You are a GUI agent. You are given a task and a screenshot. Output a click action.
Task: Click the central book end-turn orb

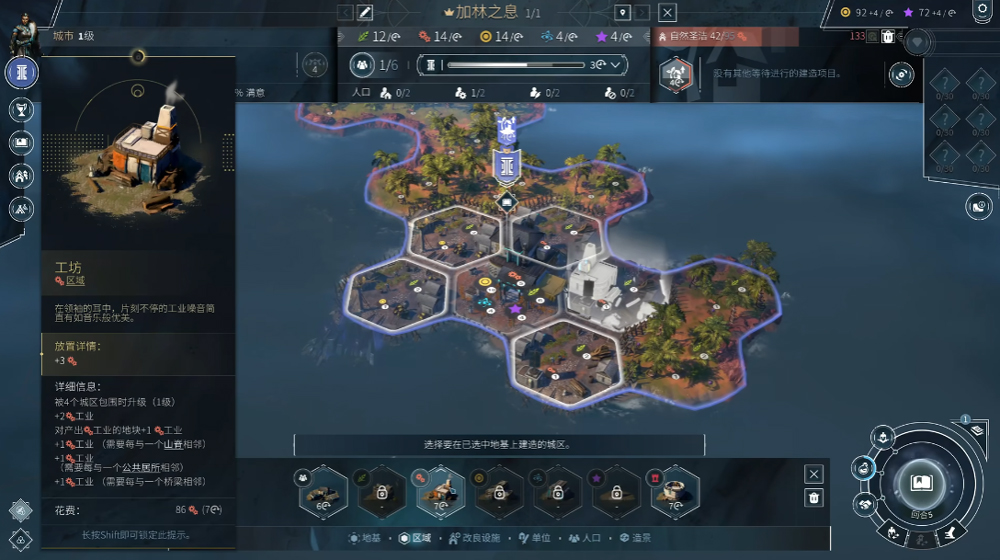(921, 483)
